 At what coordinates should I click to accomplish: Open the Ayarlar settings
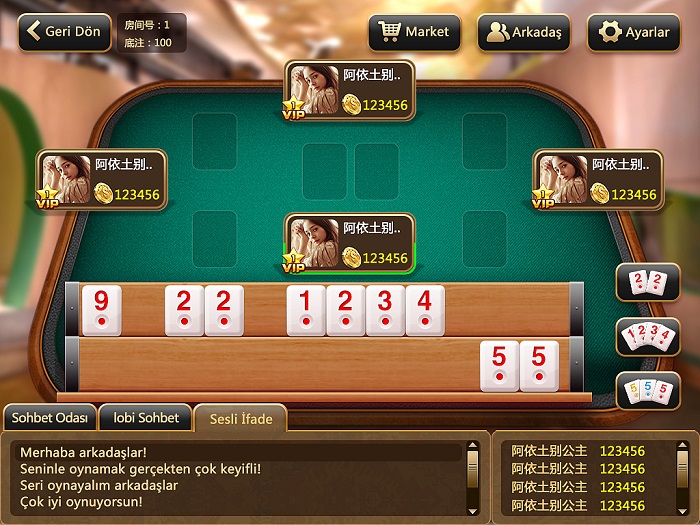point(633,33)
